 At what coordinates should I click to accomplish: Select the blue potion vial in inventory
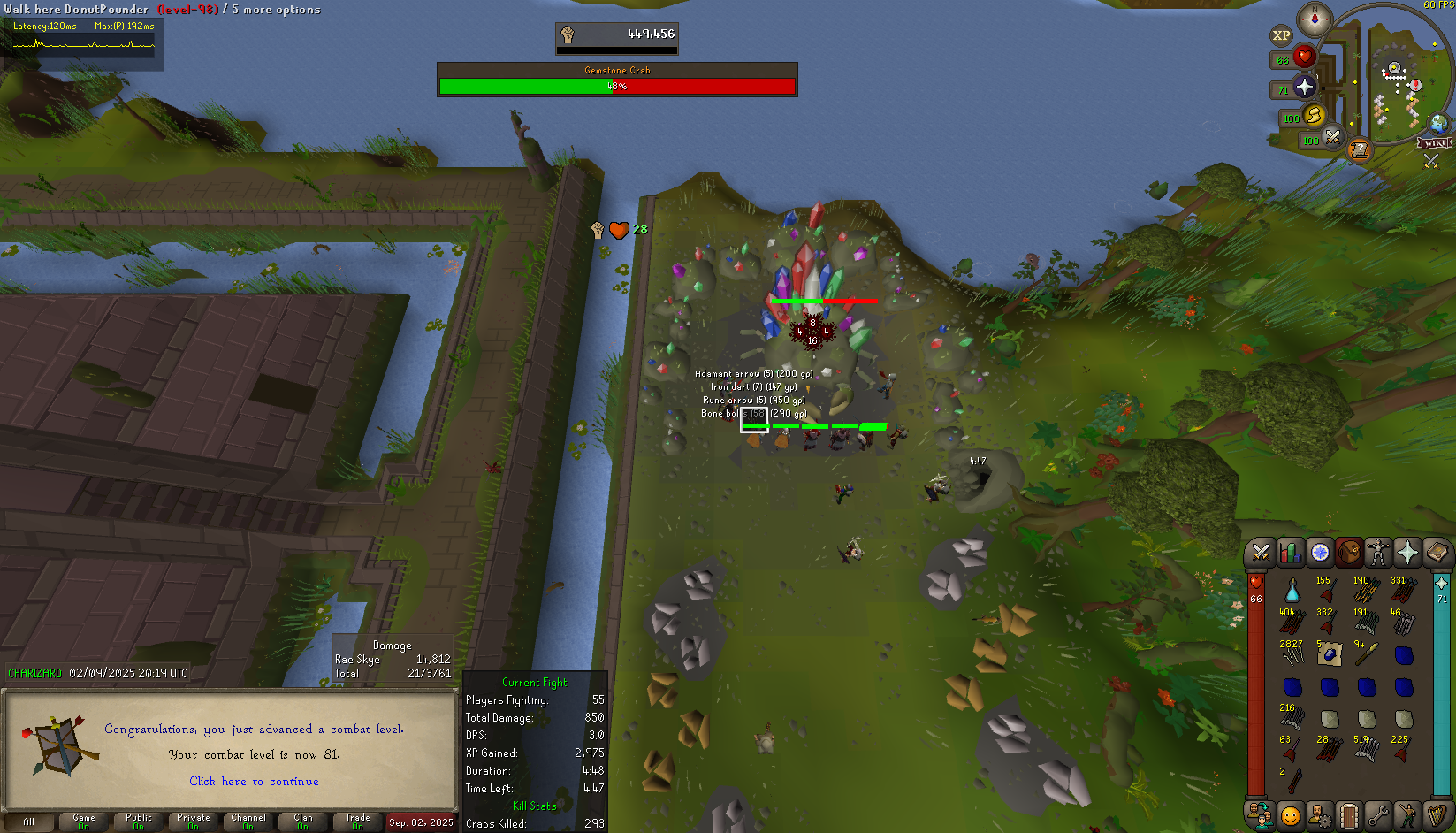(x=1292, y=590)
